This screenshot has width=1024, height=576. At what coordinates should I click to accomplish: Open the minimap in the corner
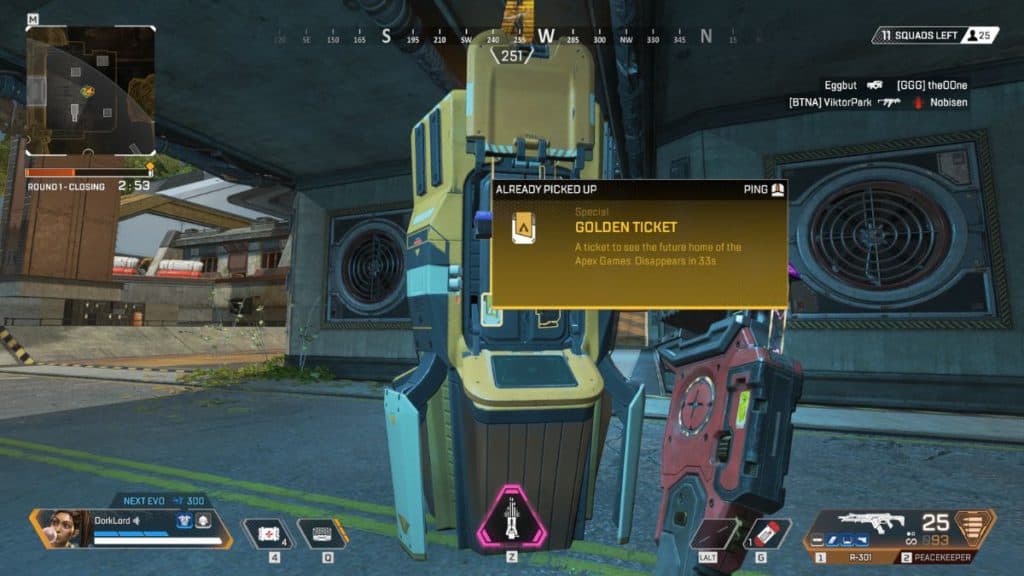(x=90, y=90)
